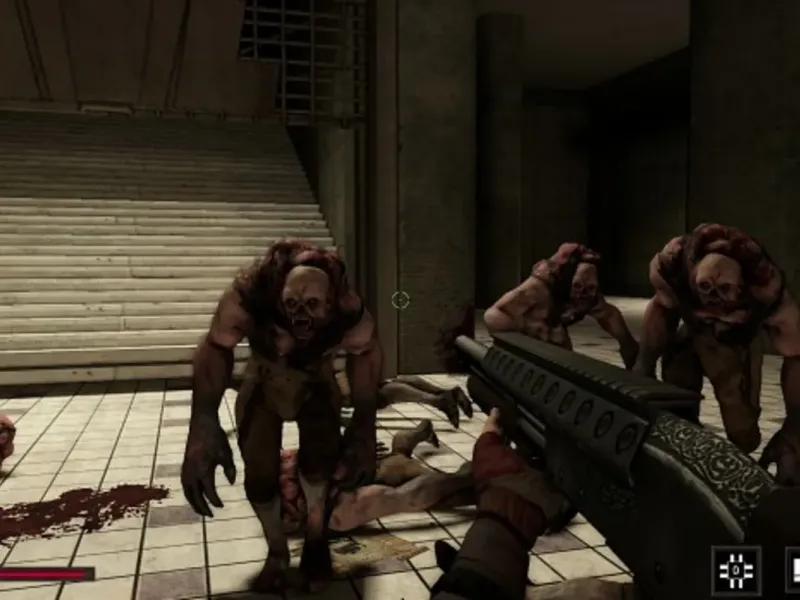
Task: Select the cut-off white icon box at the screen edge
Action: pos(792,569)
